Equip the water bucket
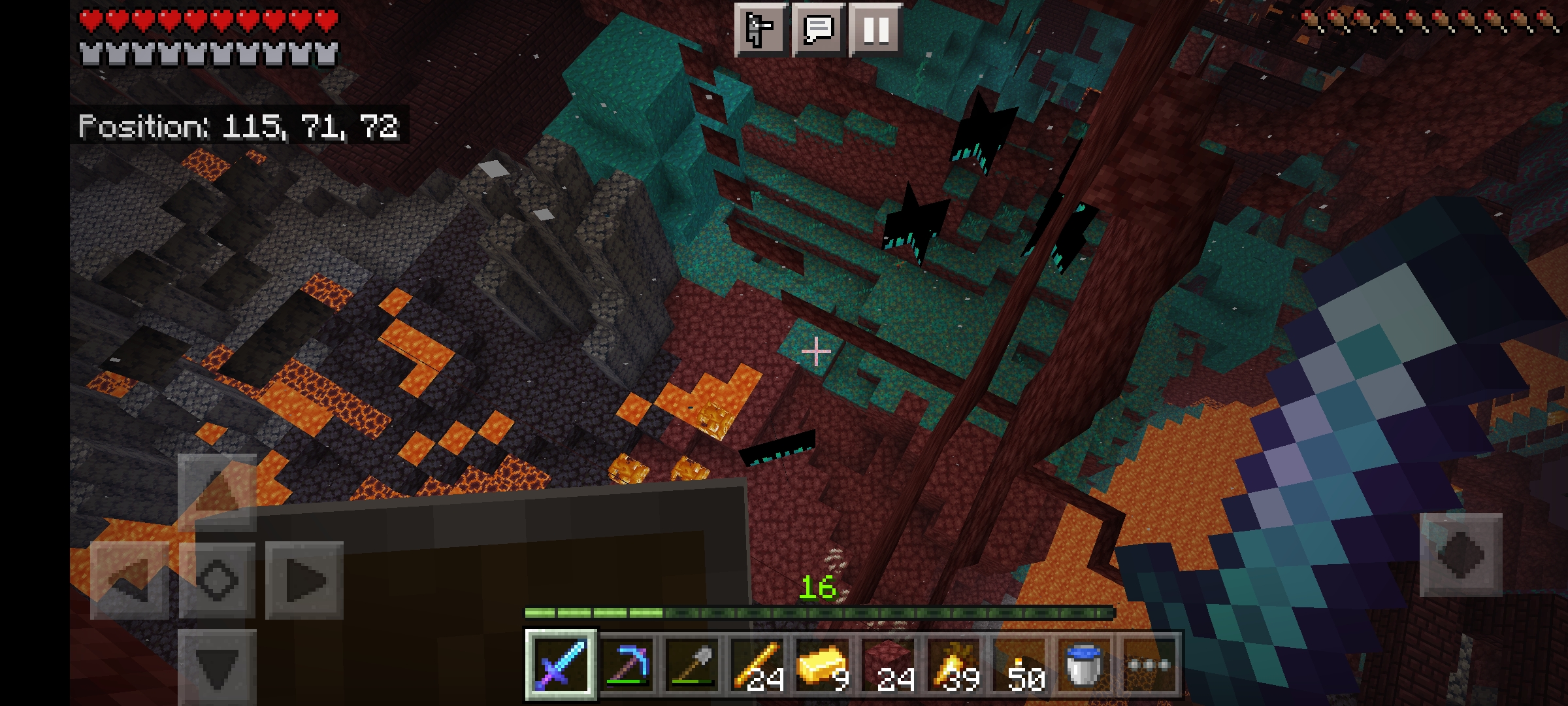The width and height of the screenshot is (1568, 706). [x=1085, y=665]
